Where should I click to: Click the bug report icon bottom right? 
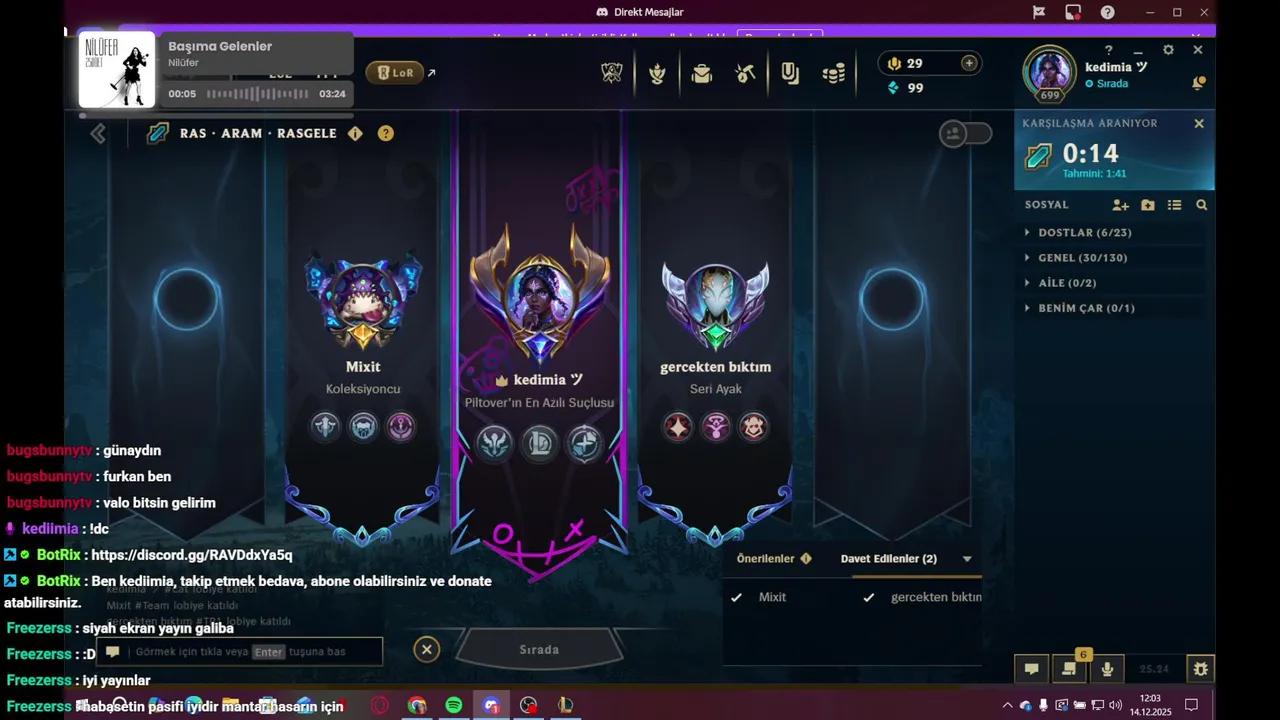pyautogui.click(x=1200, y=669)
